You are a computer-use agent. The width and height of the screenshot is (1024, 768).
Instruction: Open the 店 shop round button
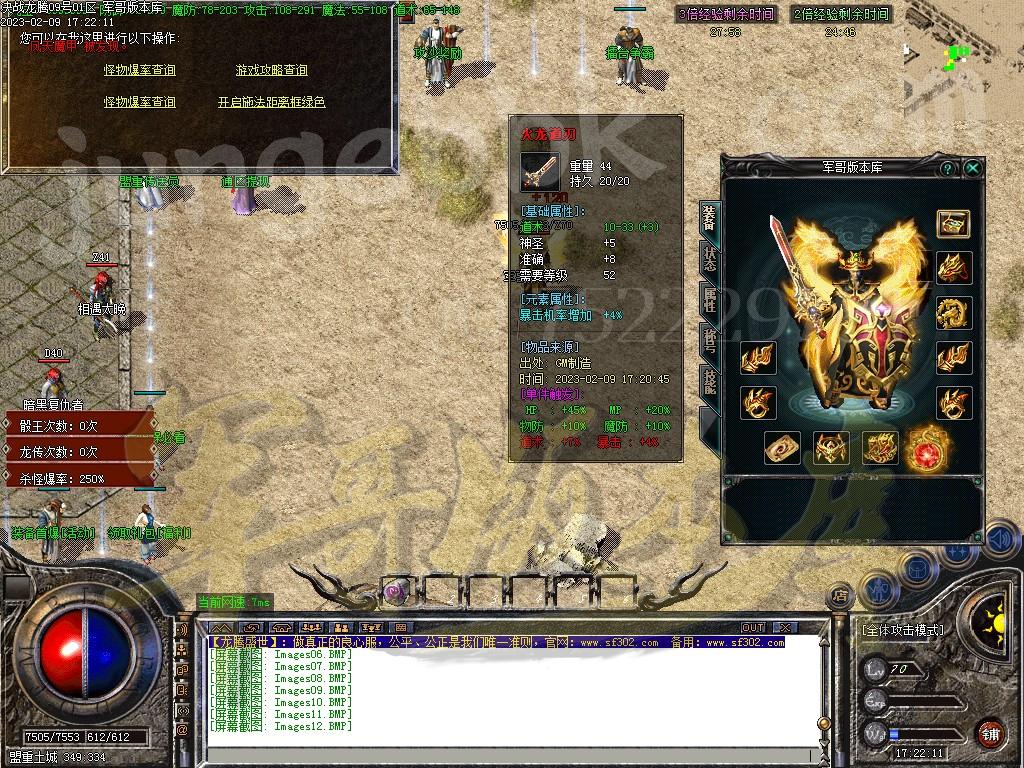click(840, 596)
